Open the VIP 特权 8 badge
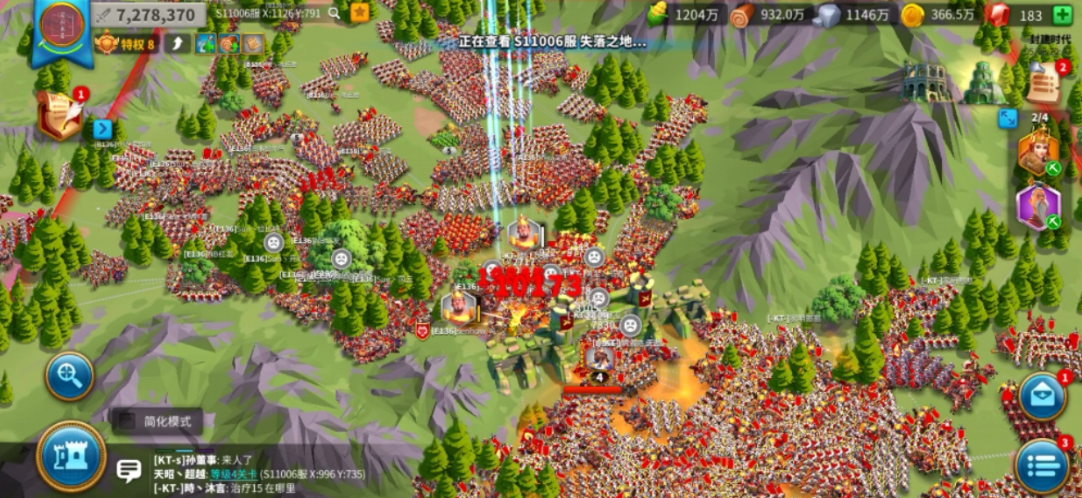The width and height of the screenshot is (1082, 498). pos(126,43)
